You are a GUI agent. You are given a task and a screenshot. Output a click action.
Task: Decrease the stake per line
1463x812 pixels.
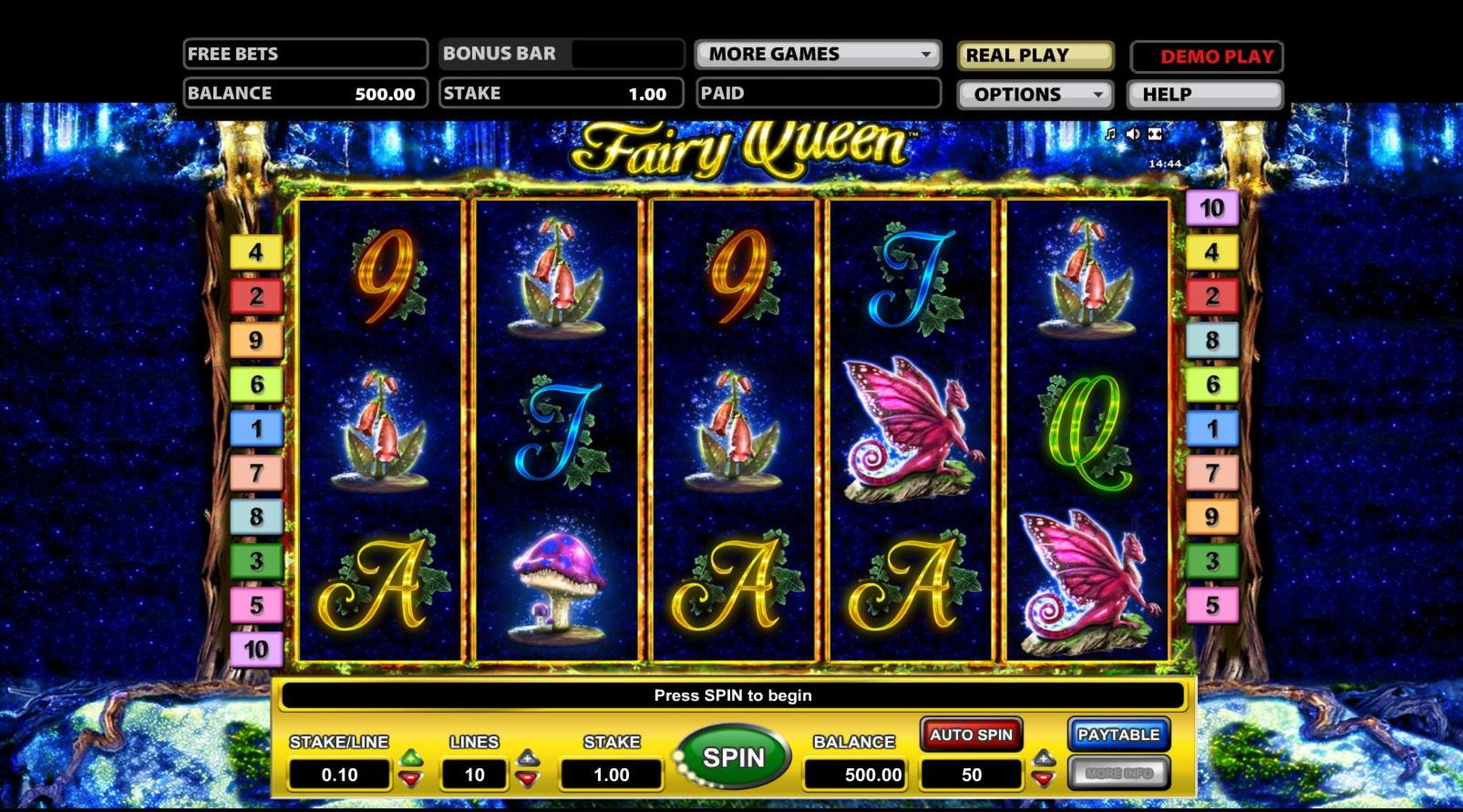pos(412,779)
